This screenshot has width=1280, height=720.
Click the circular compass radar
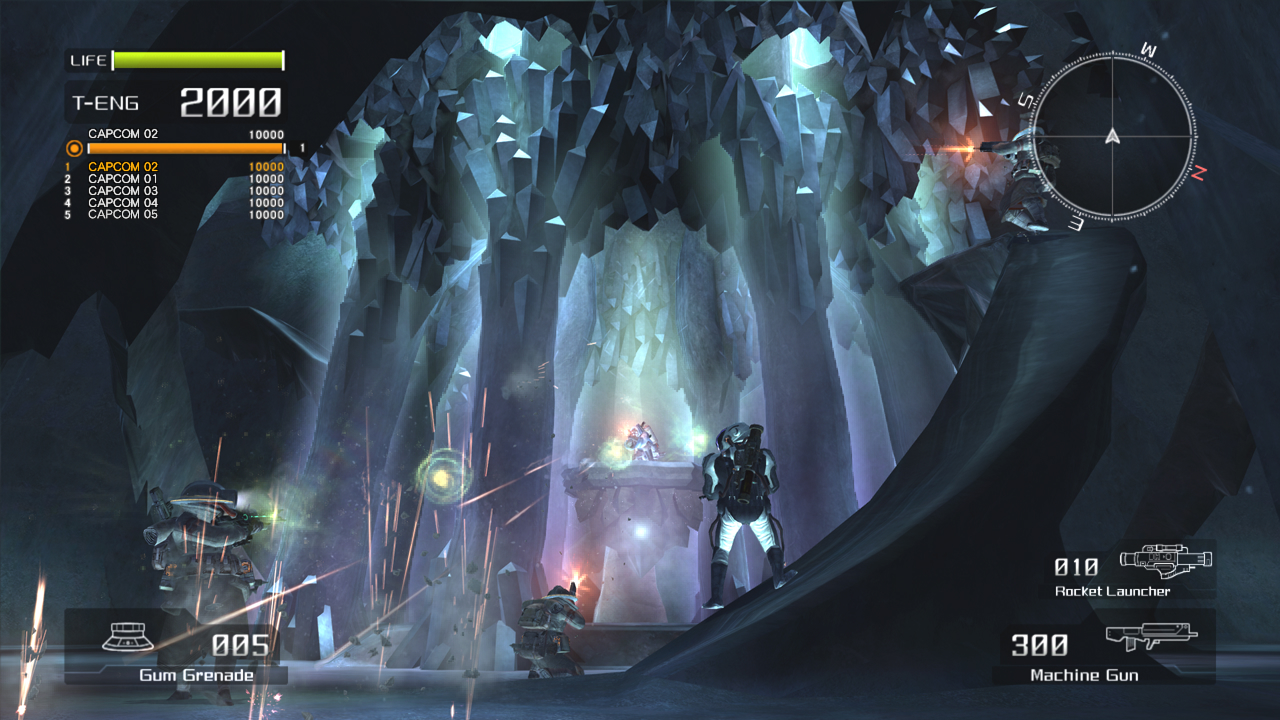click(1111, 138)
